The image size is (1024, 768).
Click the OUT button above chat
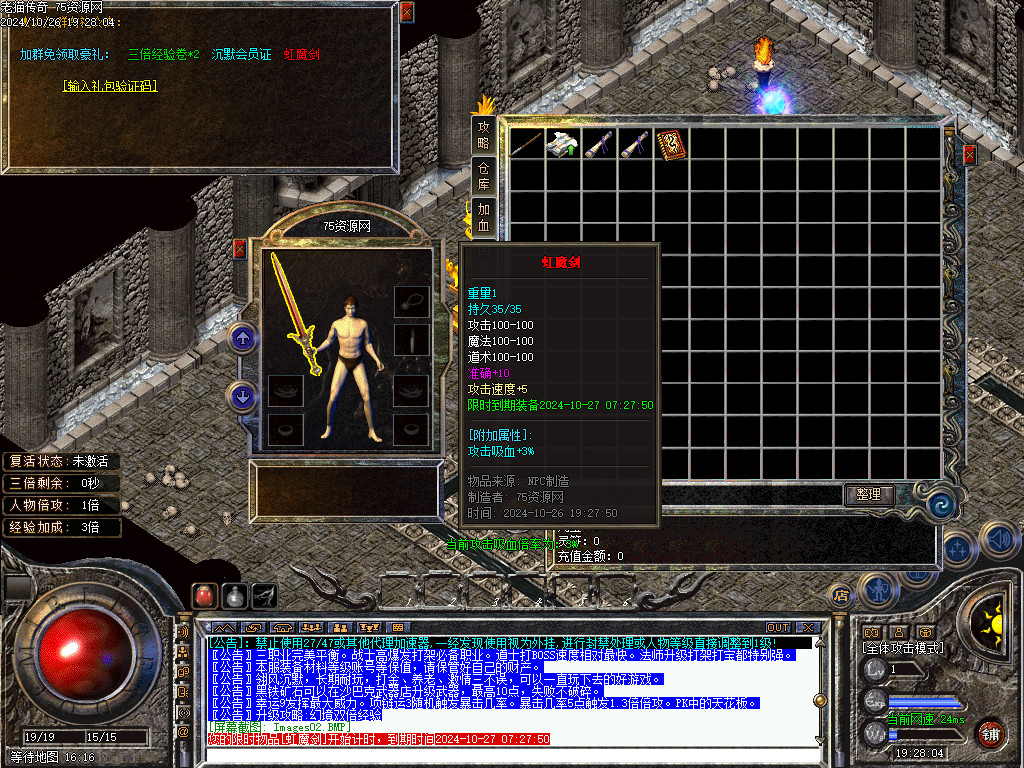(778, 627)
